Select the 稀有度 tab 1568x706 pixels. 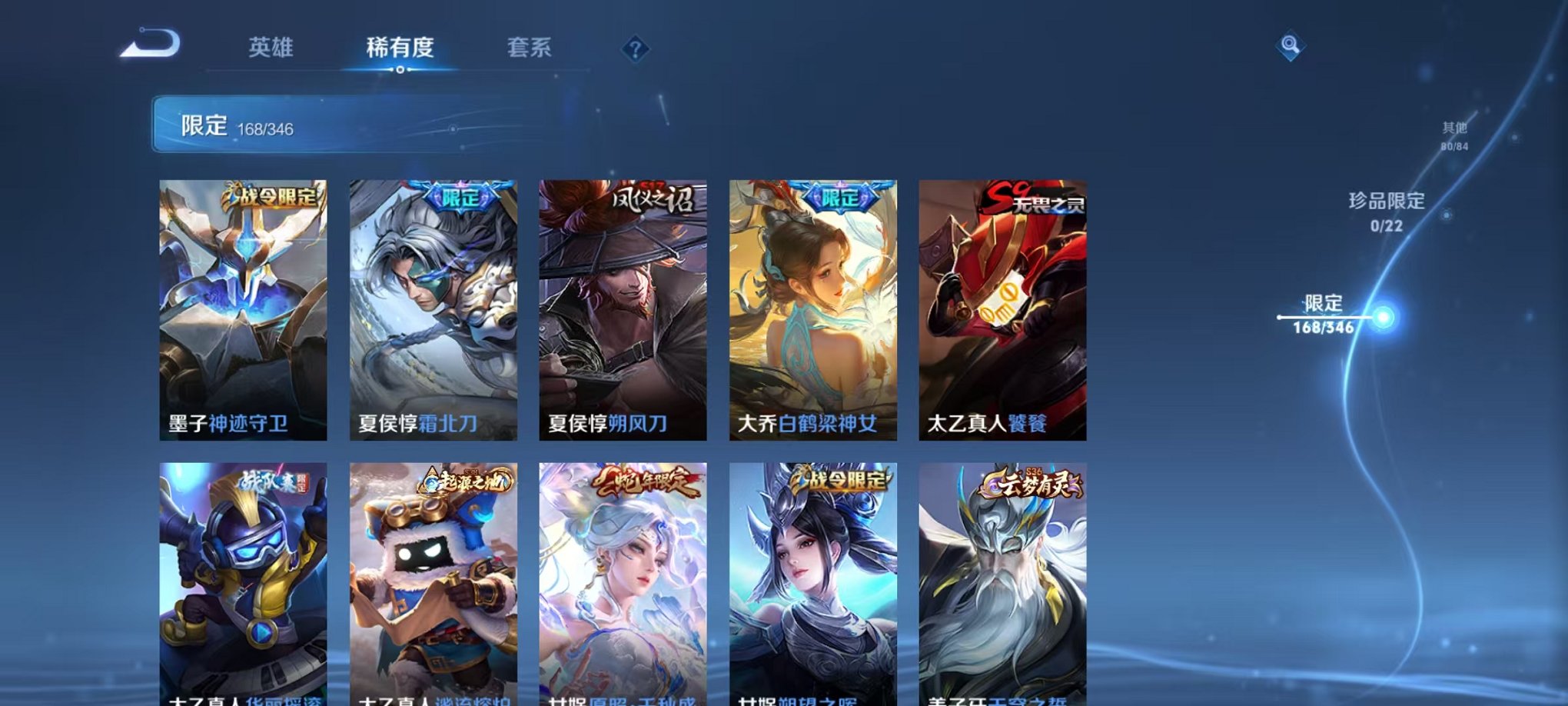(x=400, y=48)
